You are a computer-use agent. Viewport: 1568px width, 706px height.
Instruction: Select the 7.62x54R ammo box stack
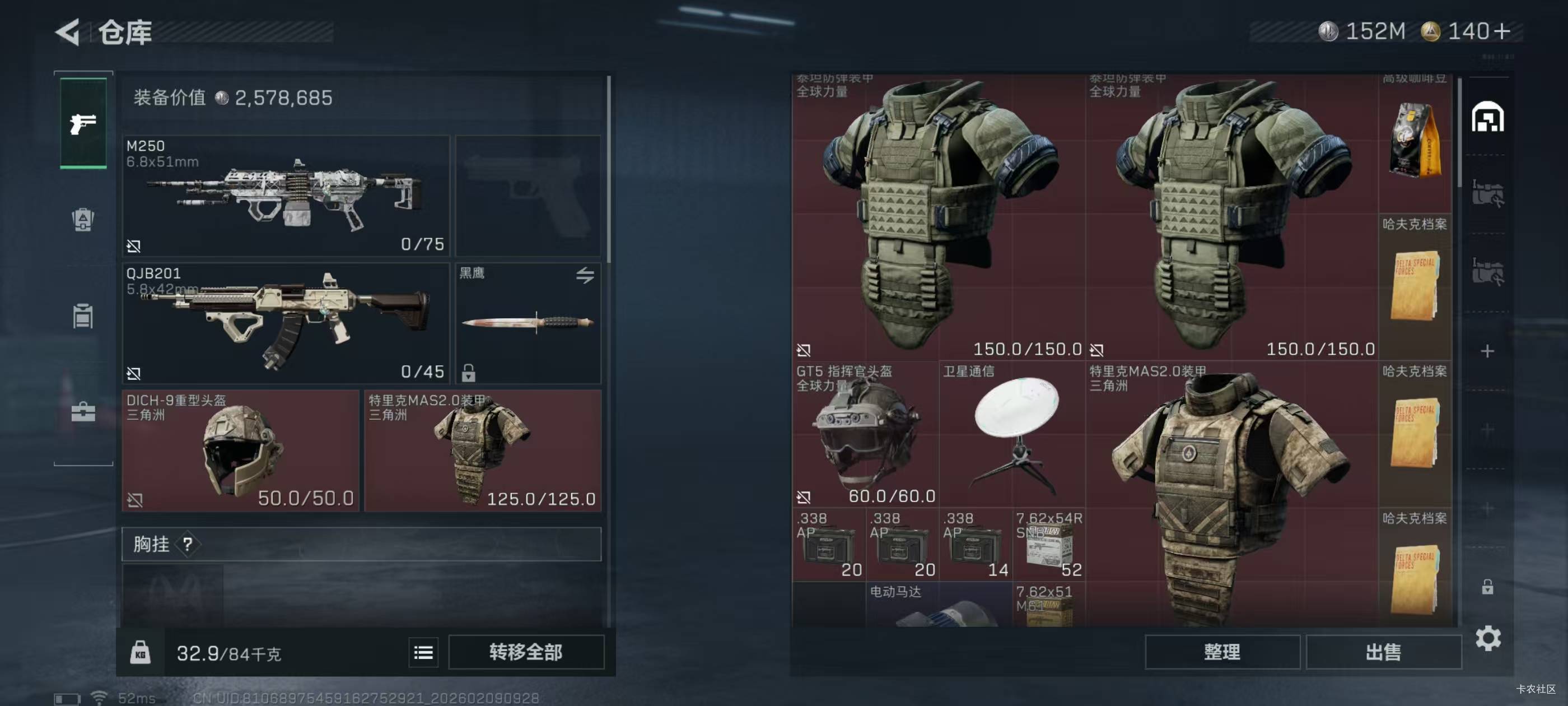pyautogui.click(x=1048, y=545)
